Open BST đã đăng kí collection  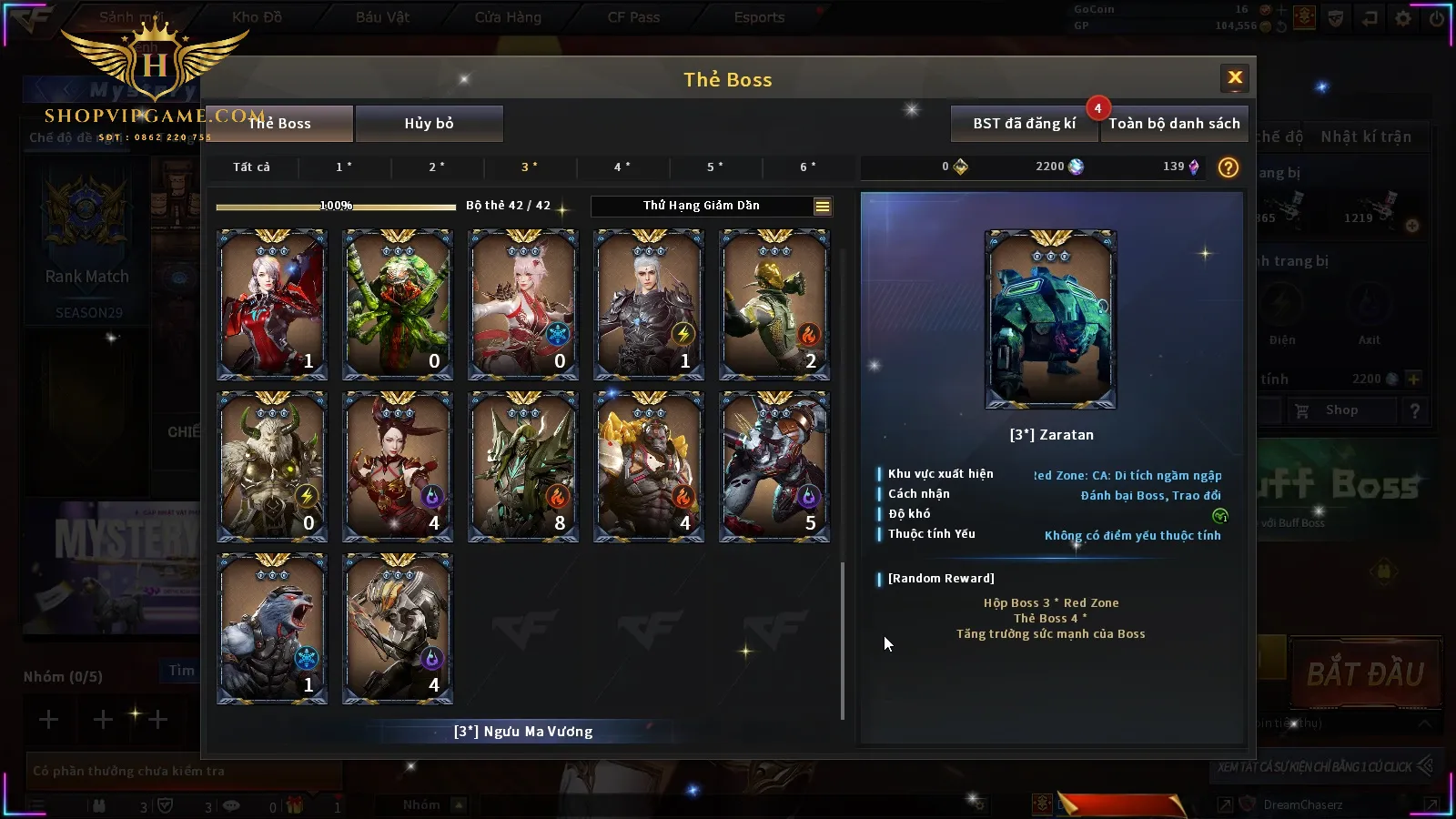coord(1024,124)
